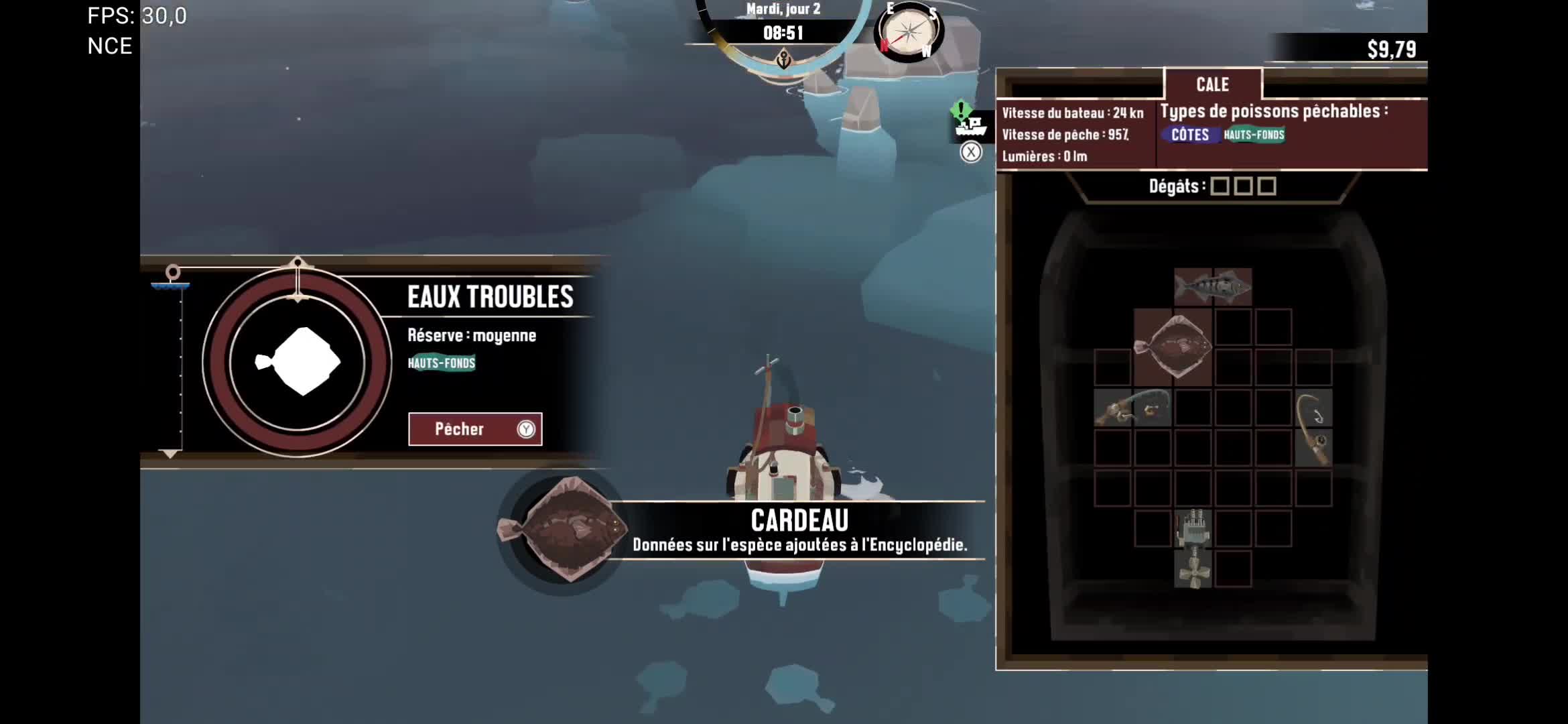Pick the Cardeau flatfish in the hold
This screenshot has width=1568, height=724.
click(1173, 347)
